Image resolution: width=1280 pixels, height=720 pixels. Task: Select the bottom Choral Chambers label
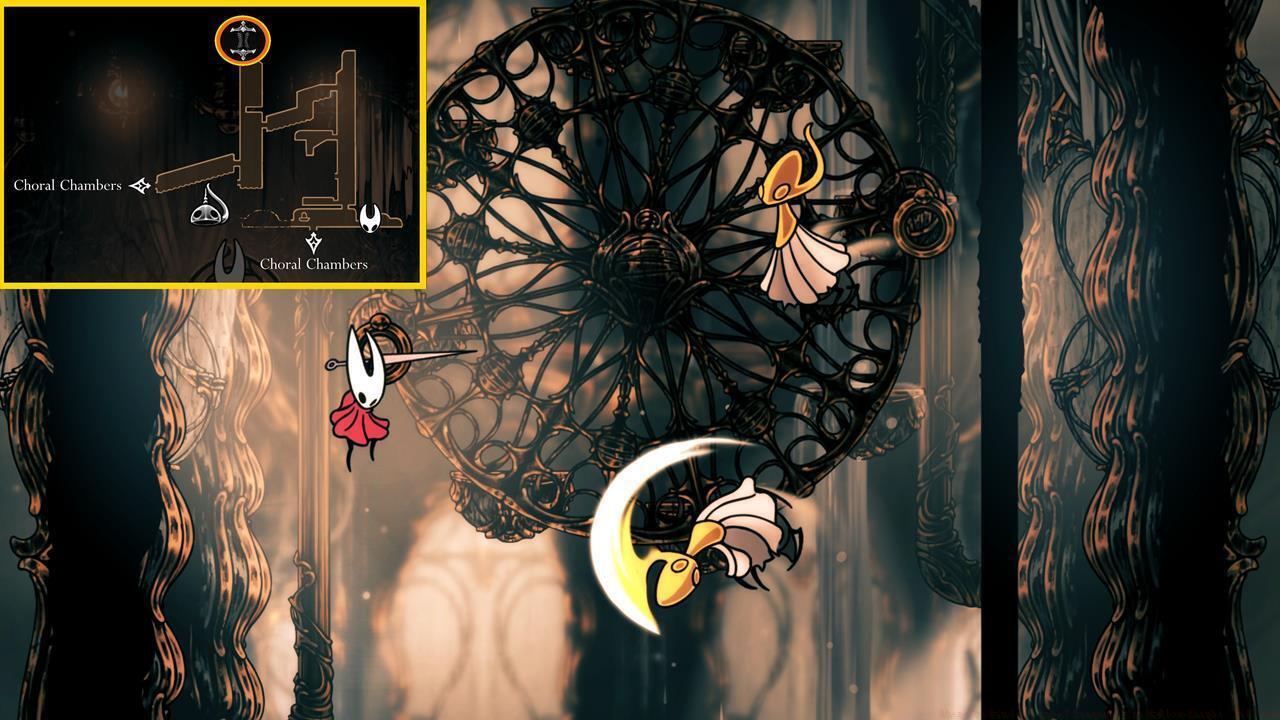click(x=312, y=264)
